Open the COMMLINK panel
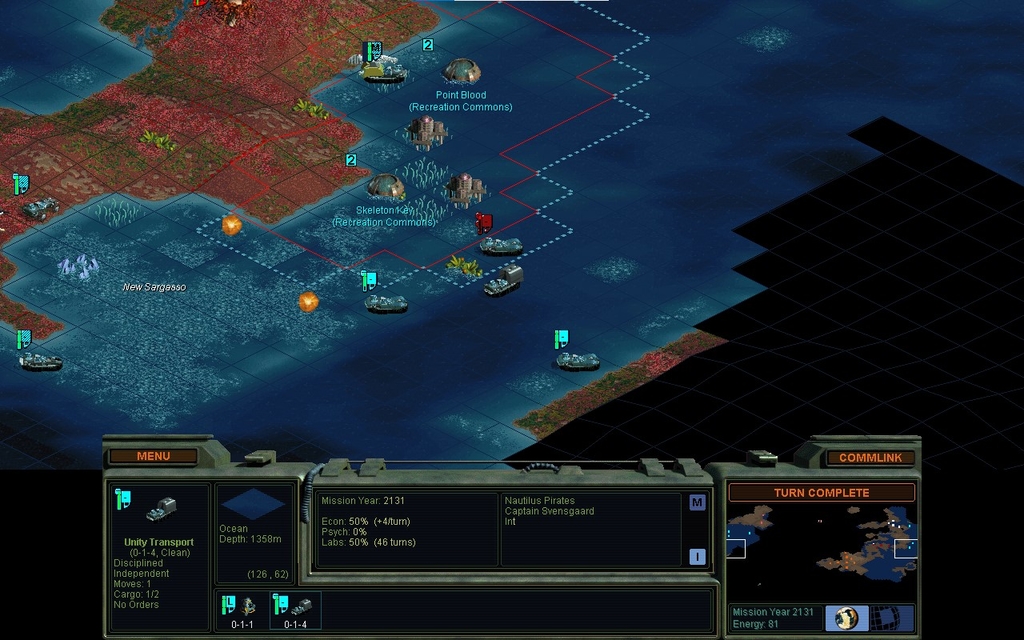Viewport: 1024px width, 640px height. [870, 457]
